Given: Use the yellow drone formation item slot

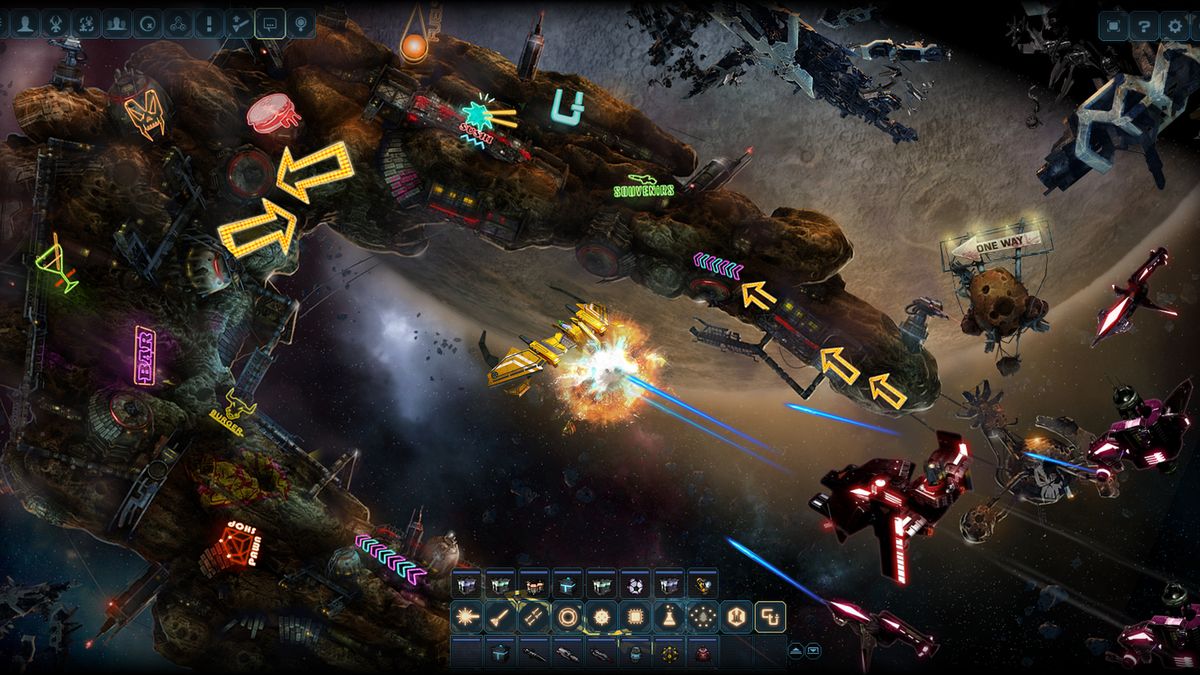Looking at the screenshot, I should [x=669, y=653].
